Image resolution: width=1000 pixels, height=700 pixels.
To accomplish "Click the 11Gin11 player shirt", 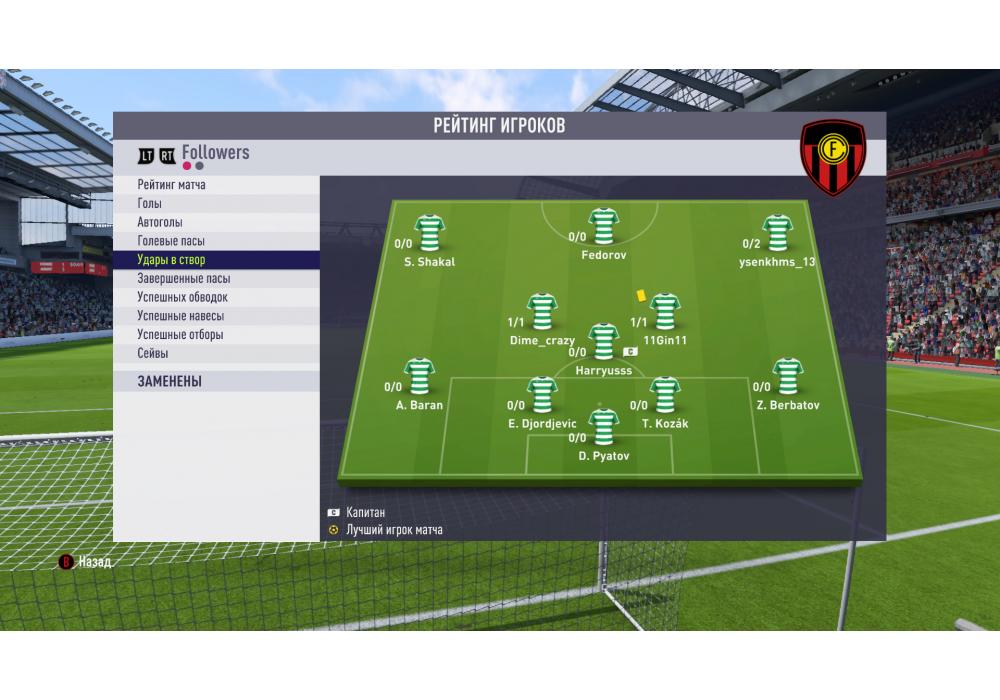I will click(665, 312).
